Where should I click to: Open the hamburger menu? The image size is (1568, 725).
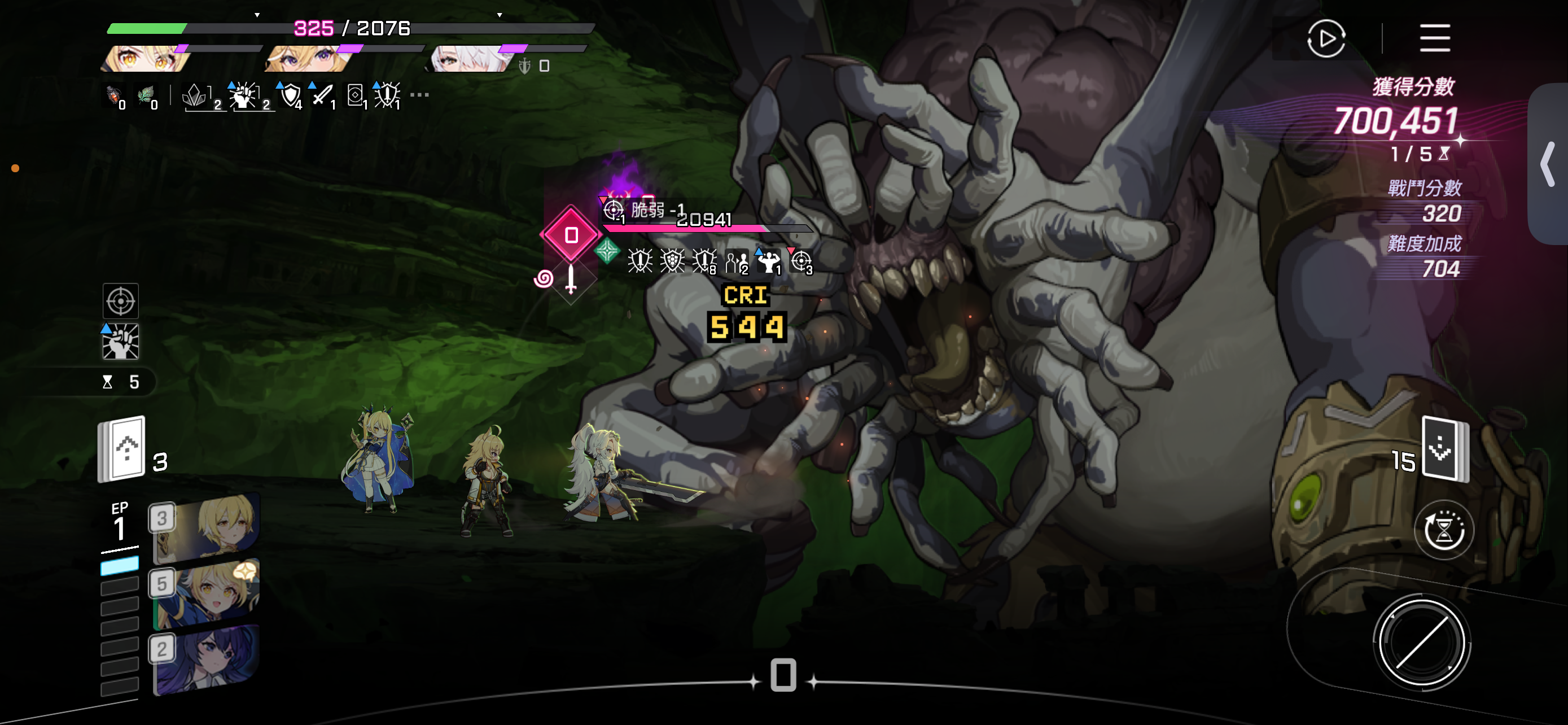point(1435,38)
